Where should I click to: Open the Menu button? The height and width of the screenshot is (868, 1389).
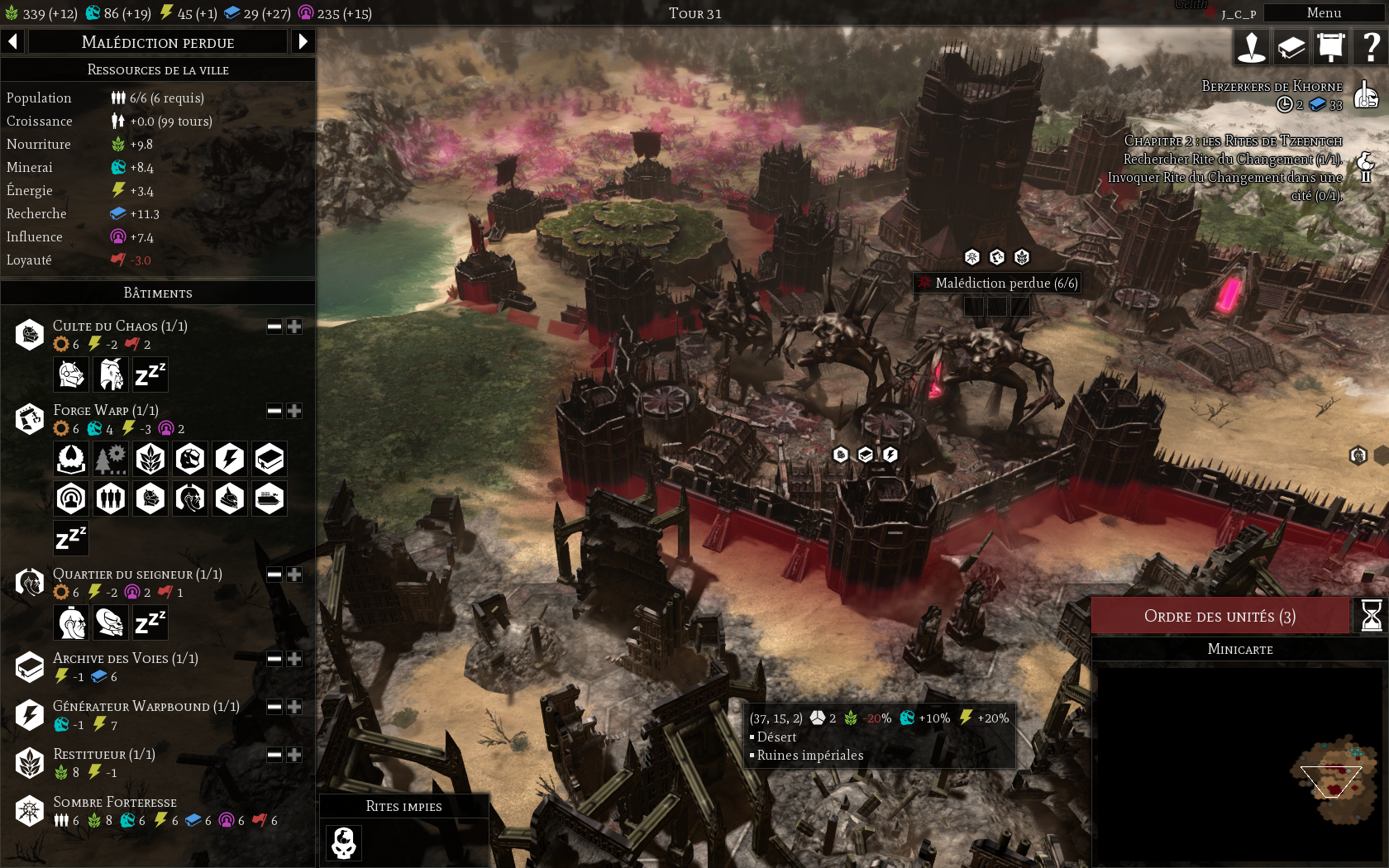[1323, 12]
